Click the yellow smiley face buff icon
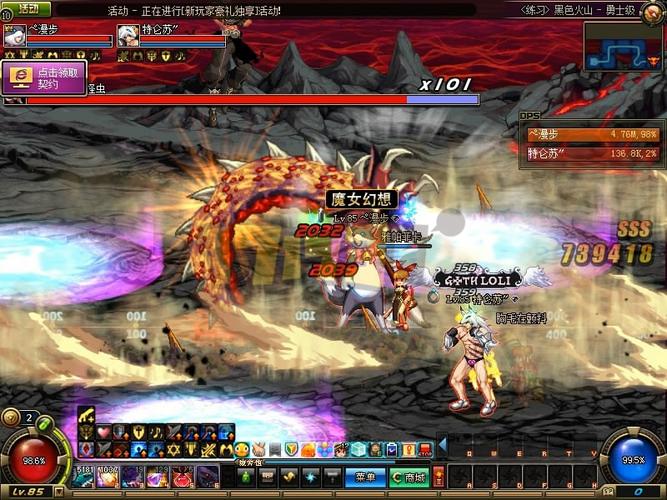The image size is (667, 500). [x=242, y=449]
